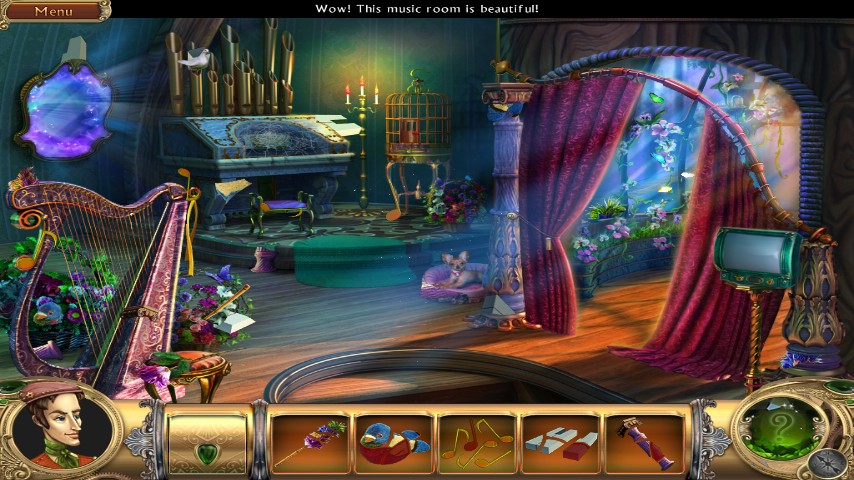The height and width of the screenshot is (480, 854).
Task: Pick the colorful bird inventory item
Action: pos(394,443)
